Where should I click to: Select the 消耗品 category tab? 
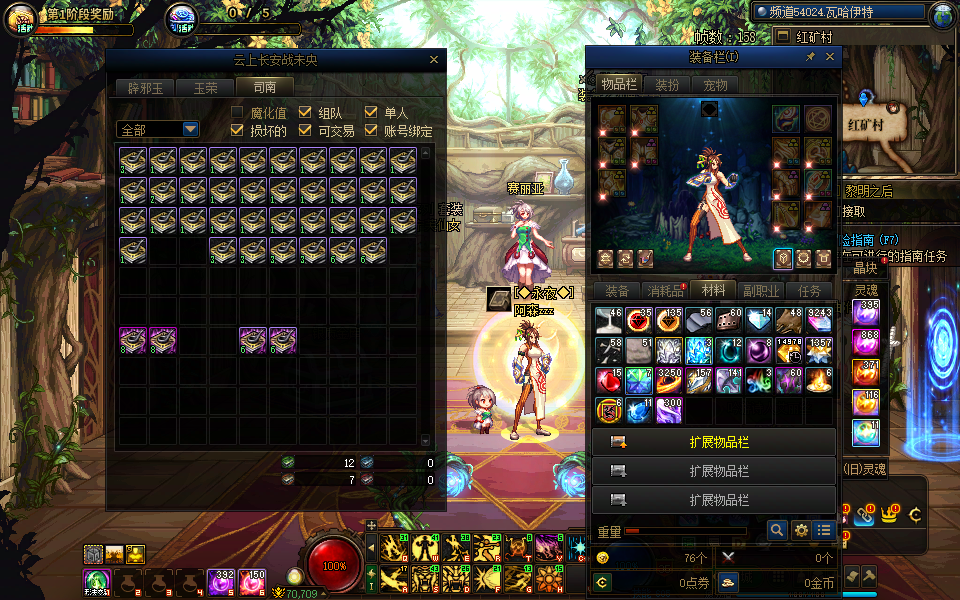coord(665,291)
